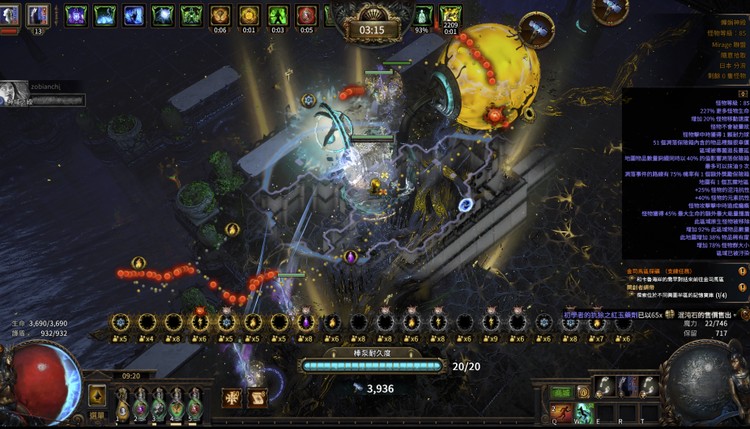Open the menu button beside the health globe

[97, 394]
